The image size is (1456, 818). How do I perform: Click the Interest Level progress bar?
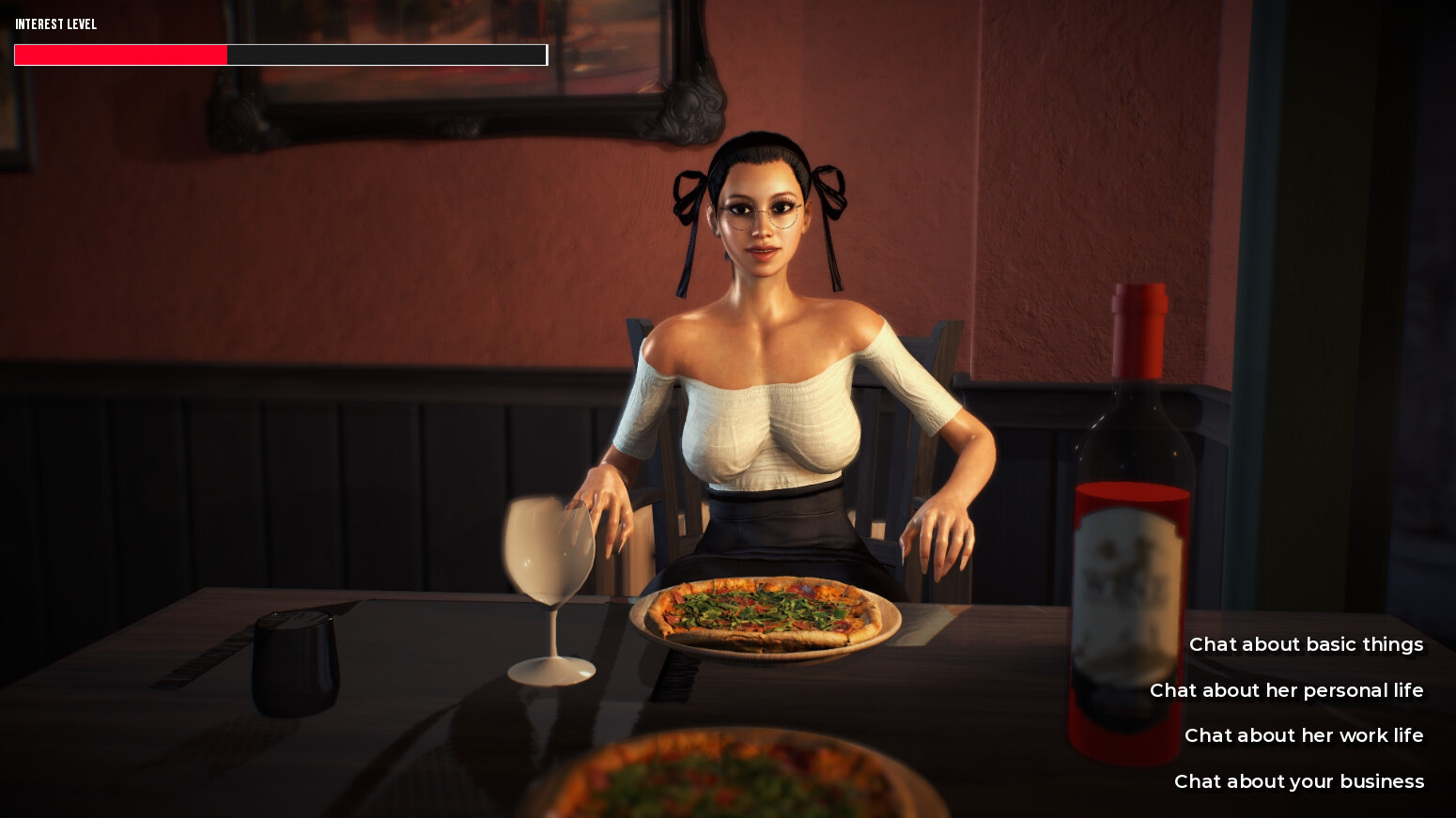pyautogui.click(x=280, y=54)
